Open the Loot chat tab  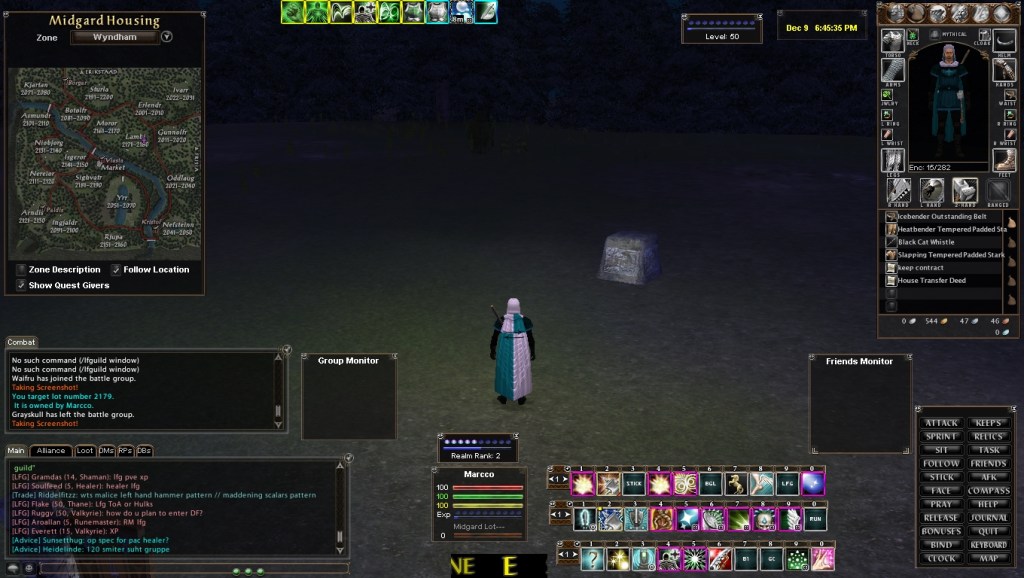click(x=85, y=451)
